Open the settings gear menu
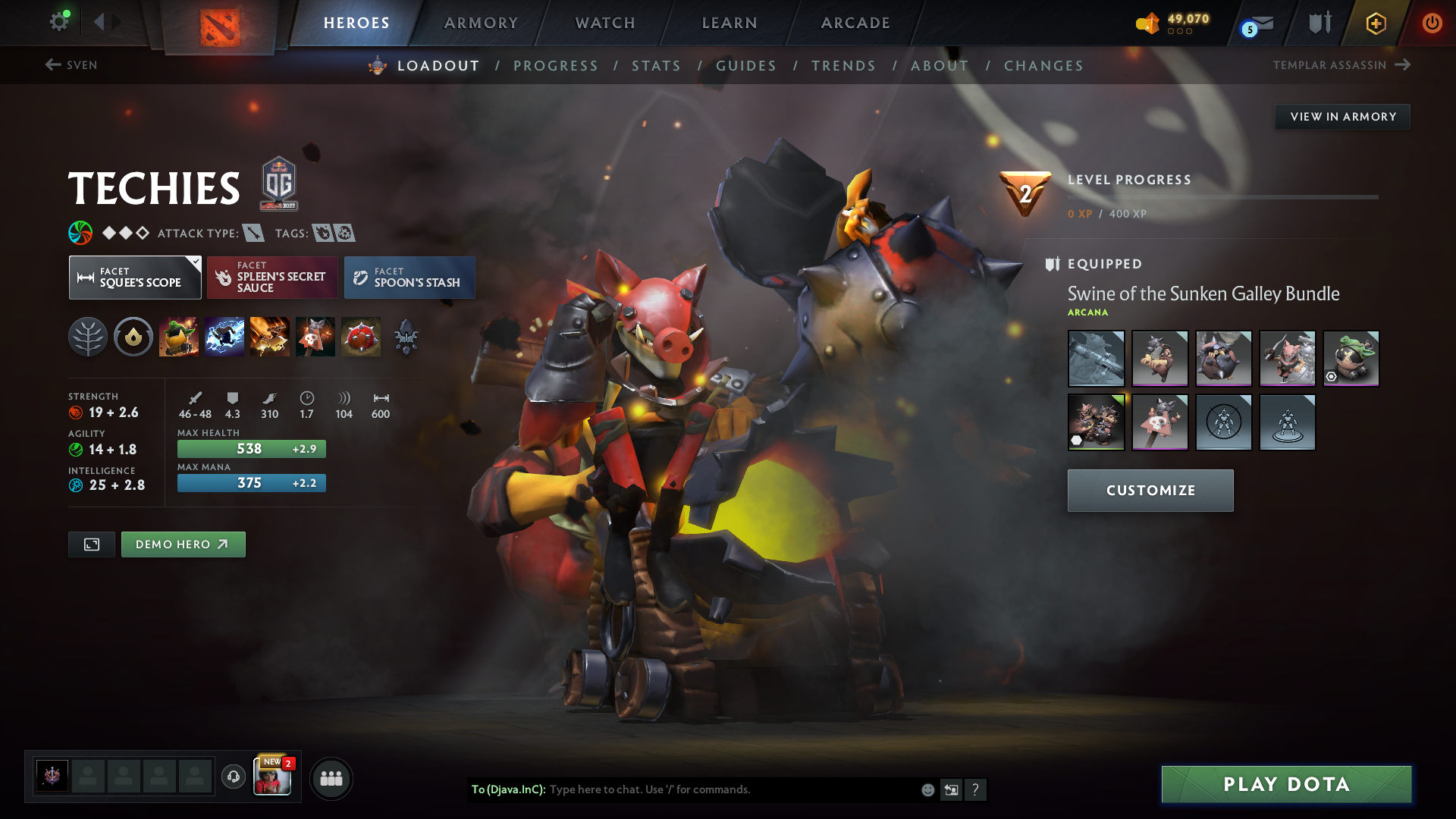The image size is (1456, 819). [58, 21]
